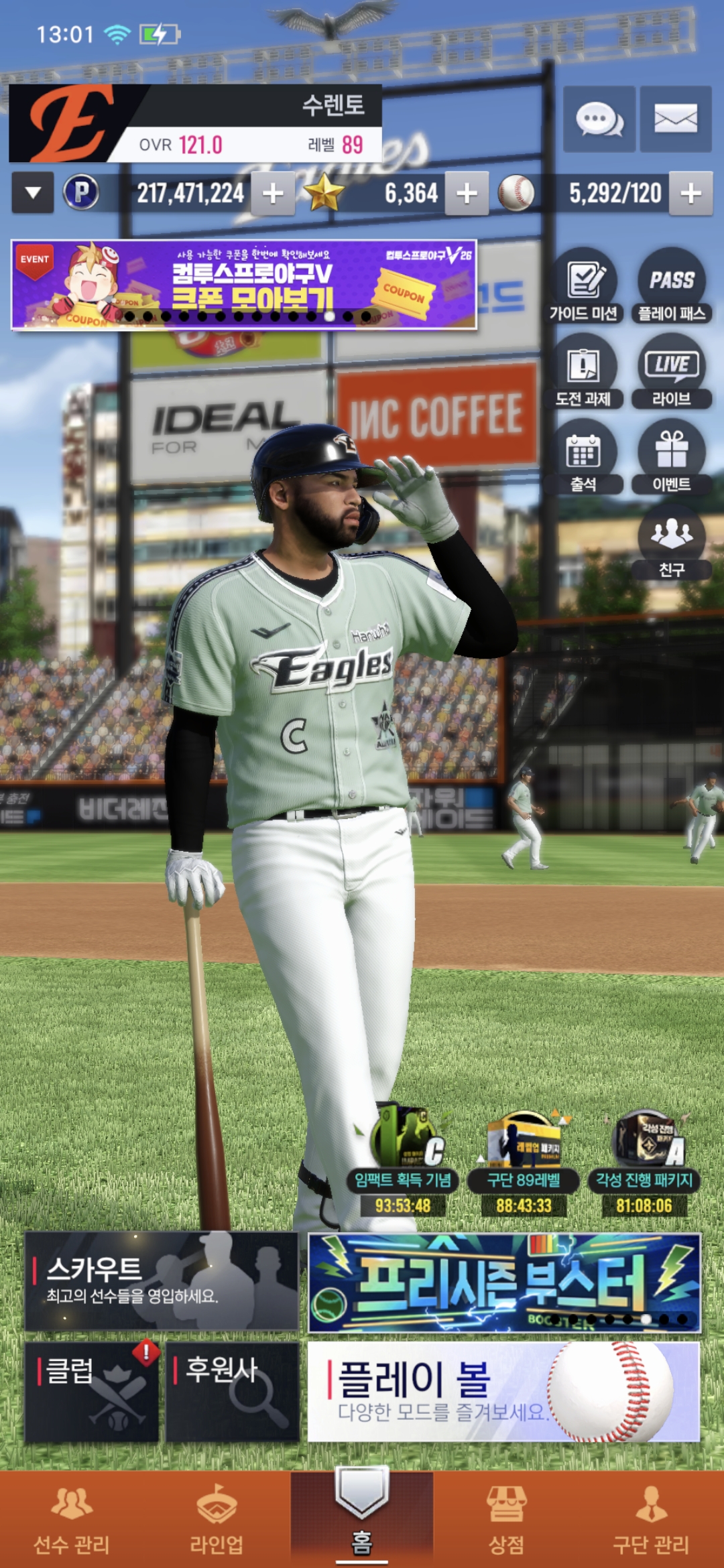
Task: Enter the 클럽 club menu
Action: click(x=92, y=1391)
